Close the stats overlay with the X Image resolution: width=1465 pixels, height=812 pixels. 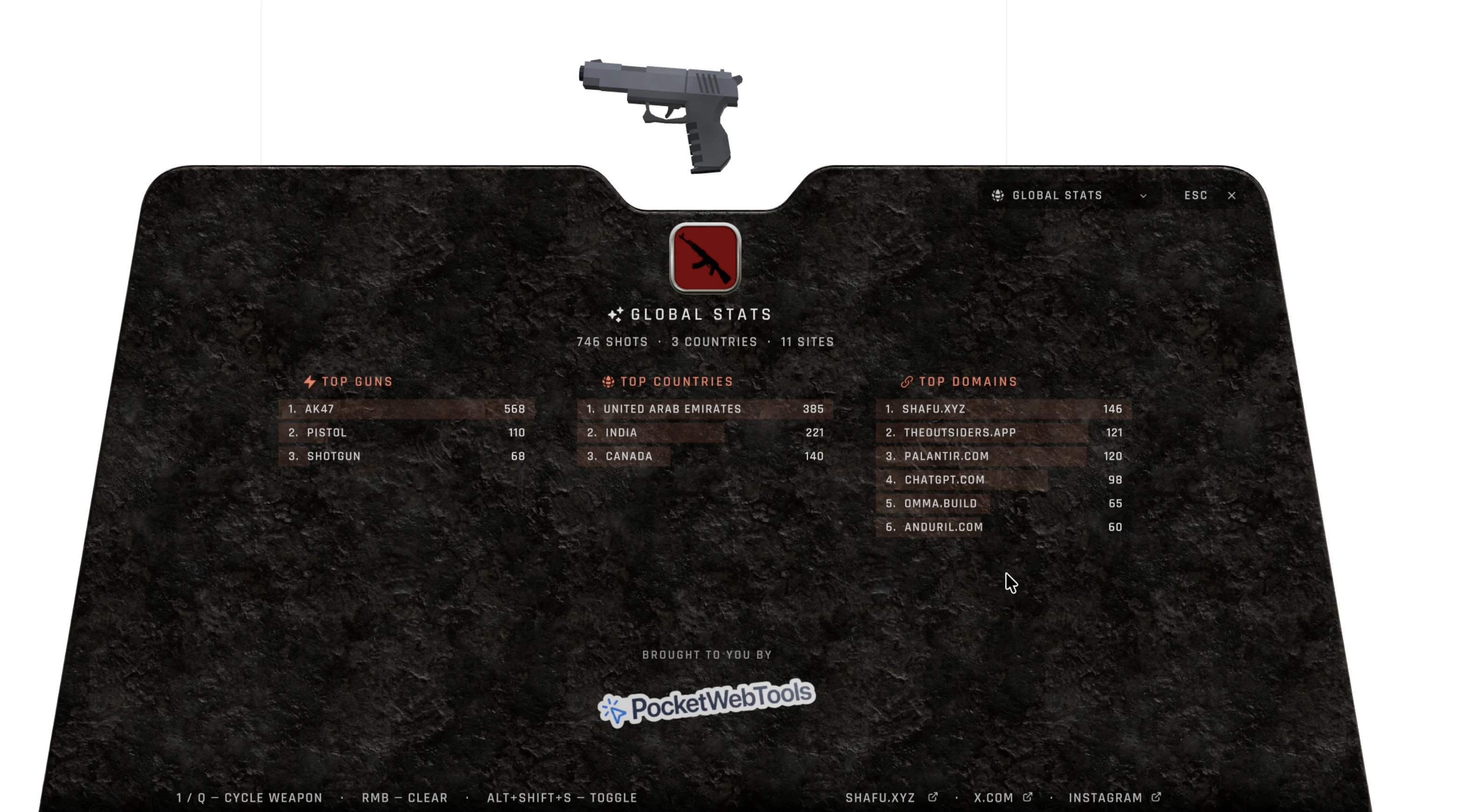pos(1232,195)
